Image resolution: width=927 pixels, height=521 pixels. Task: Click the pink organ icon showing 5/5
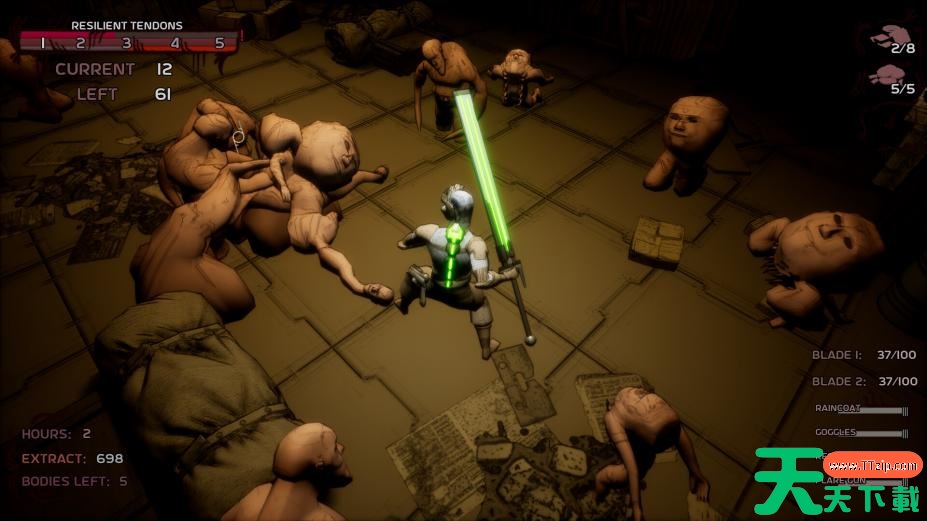[888, 76]
